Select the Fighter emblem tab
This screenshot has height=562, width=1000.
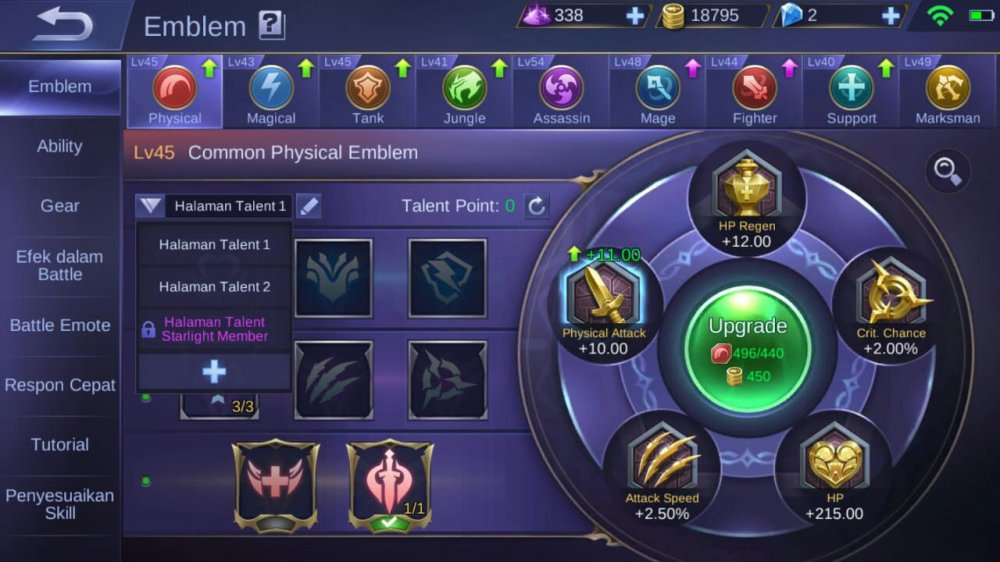point(754,92)
